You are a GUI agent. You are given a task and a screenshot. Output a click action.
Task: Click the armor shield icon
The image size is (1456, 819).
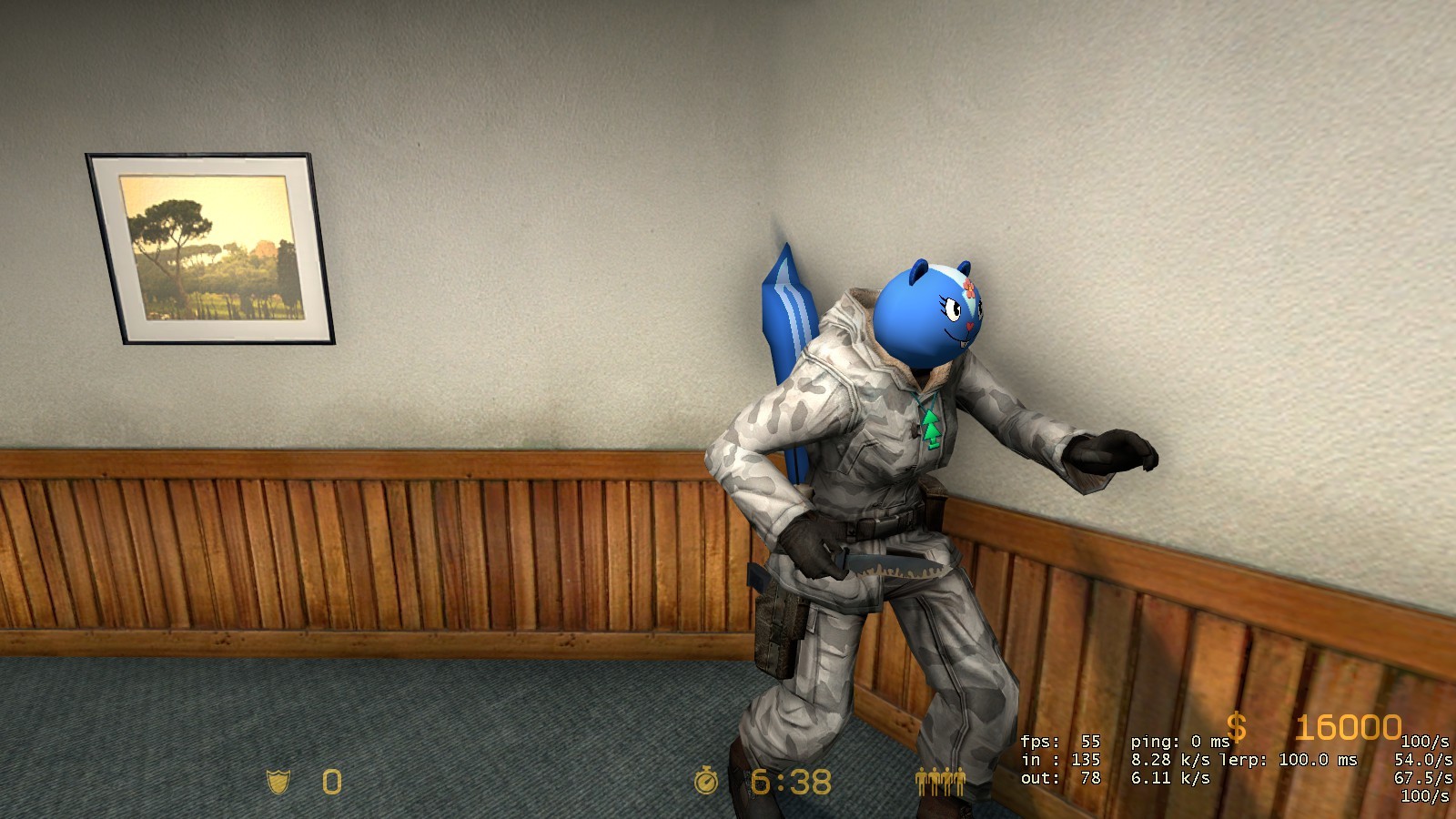tap(278, 781)
